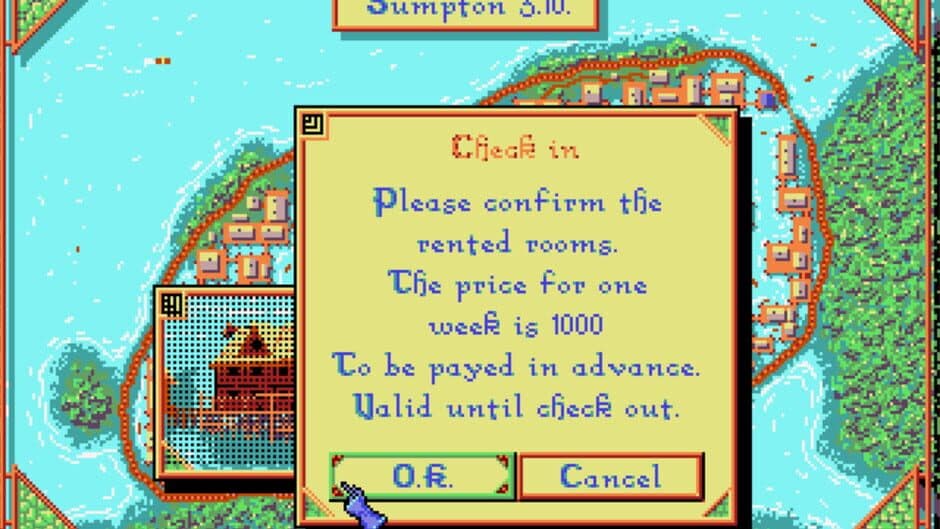Cancel the check in dialog
The height and width of the screenshot is (529, 940).
pos(610,476)
